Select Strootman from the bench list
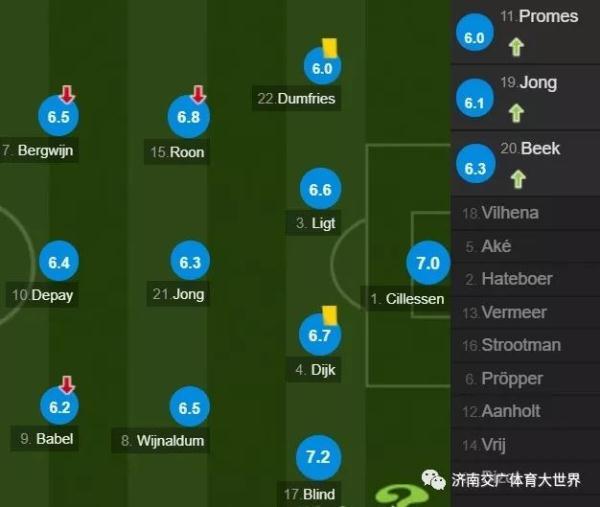The height and width of the screenshot is (507, 600). pyautogui.click(x=521, y=345)
